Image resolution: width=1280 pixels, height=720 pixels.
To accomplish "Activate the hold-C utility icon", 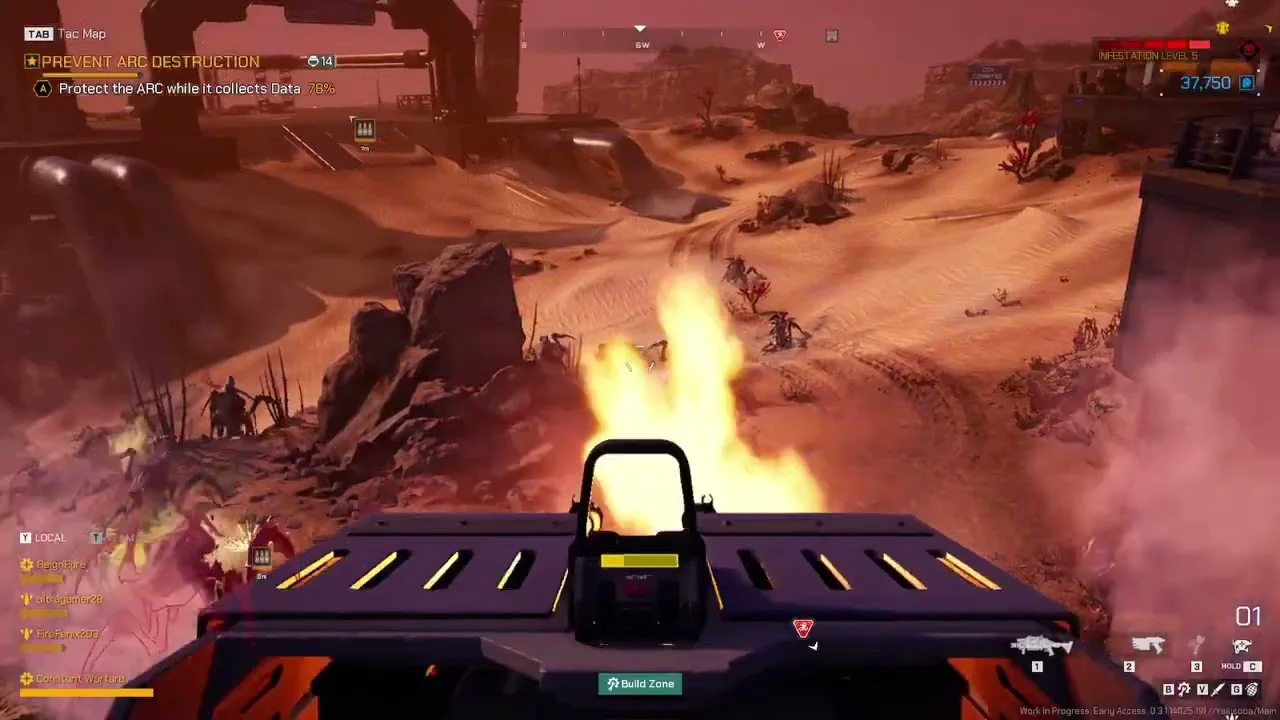I will pos(1242,647).
